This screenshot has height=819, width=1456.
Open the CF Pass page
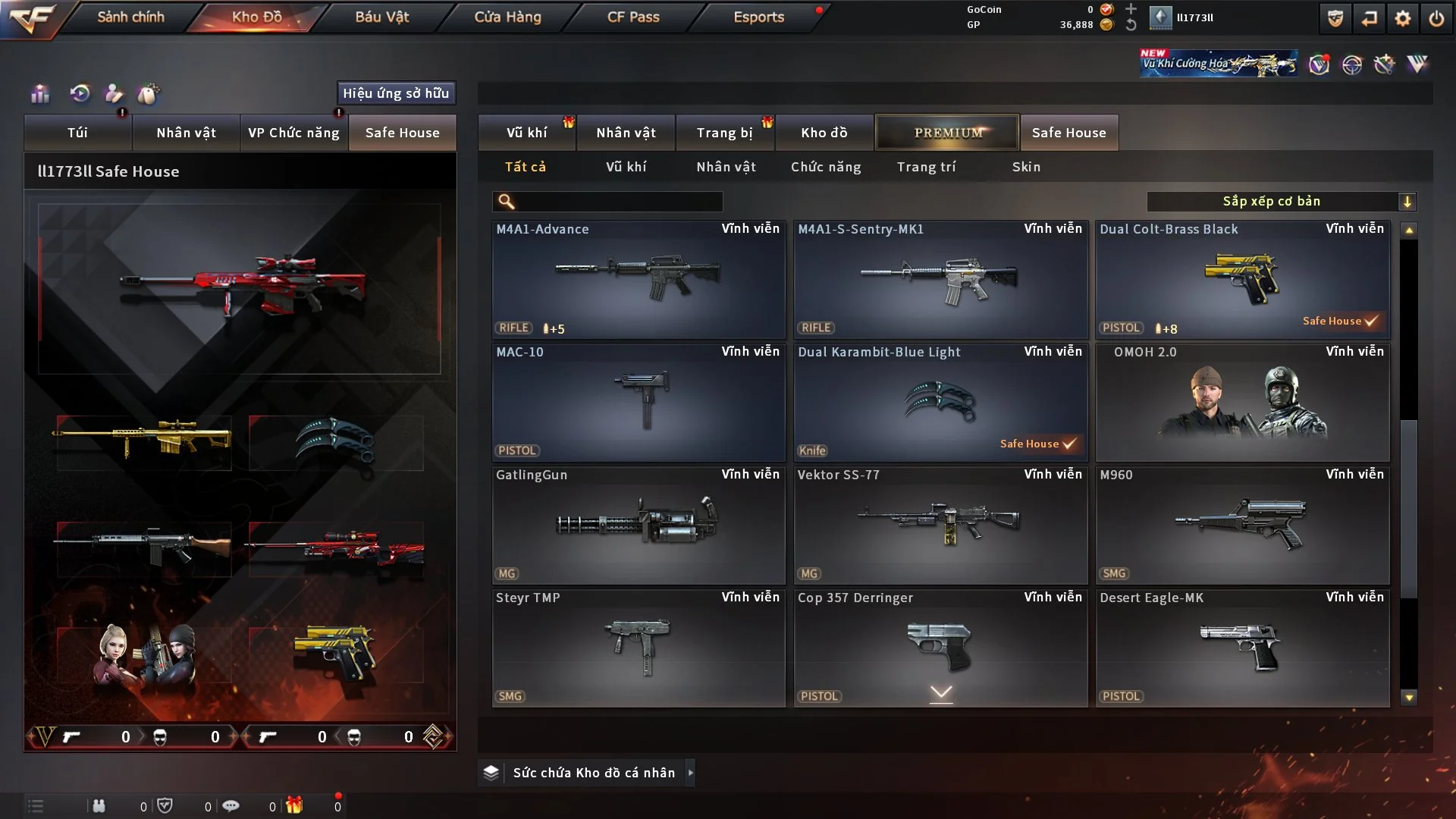click(x=633, y=17)
